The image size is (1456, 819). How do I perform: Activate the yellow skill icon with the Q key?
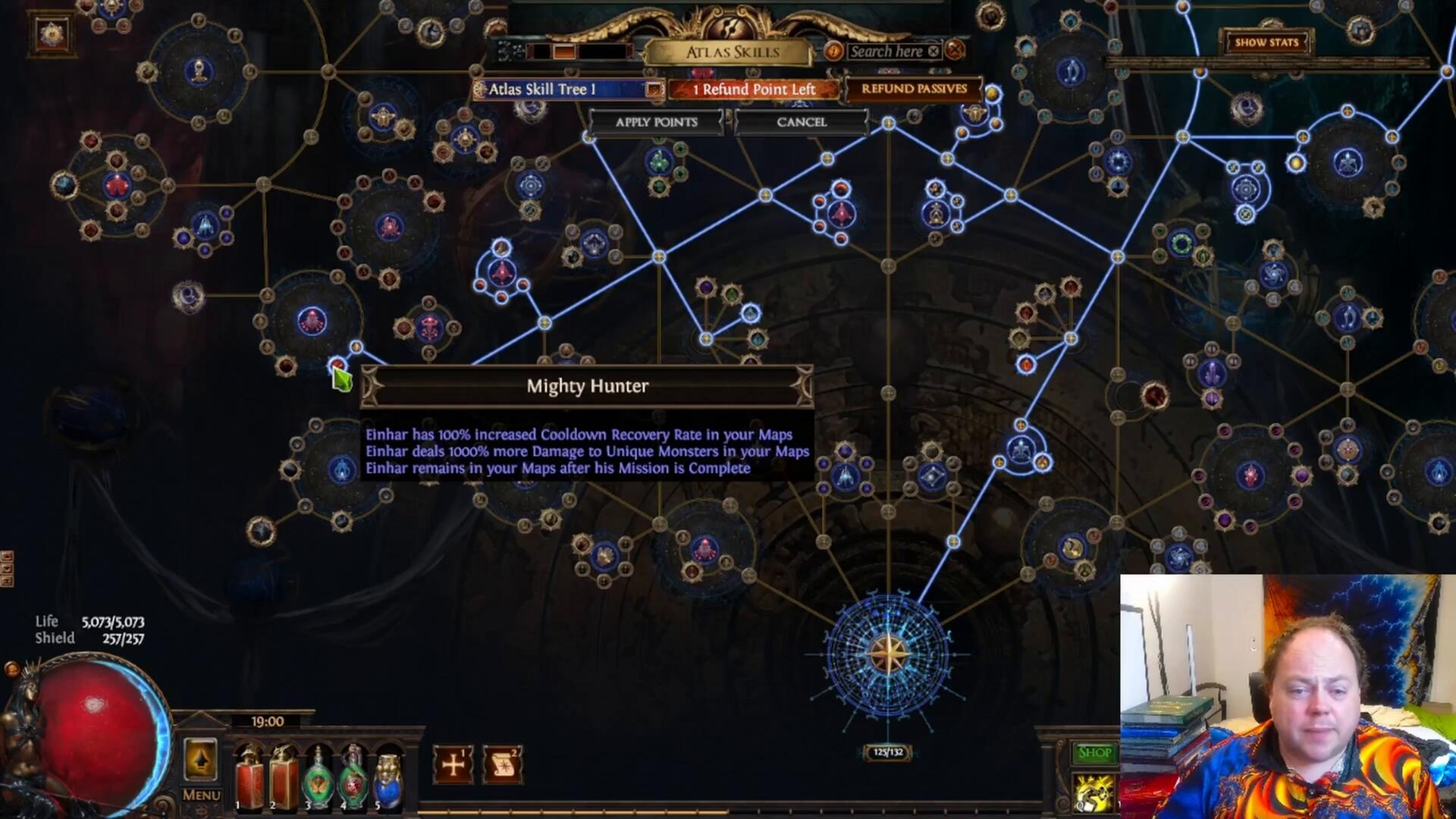click(1094, 793)
